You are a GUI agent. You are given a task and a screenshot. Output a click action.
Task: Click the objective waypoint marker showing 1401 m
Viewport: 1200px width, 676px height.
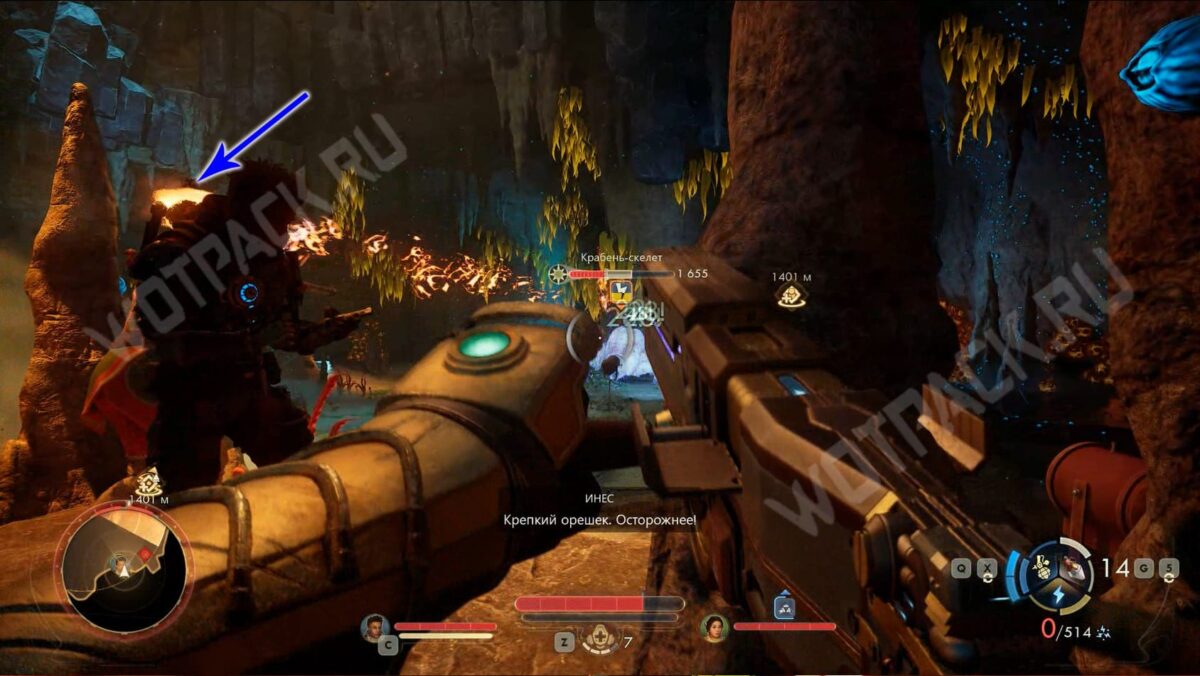(791, 294)
